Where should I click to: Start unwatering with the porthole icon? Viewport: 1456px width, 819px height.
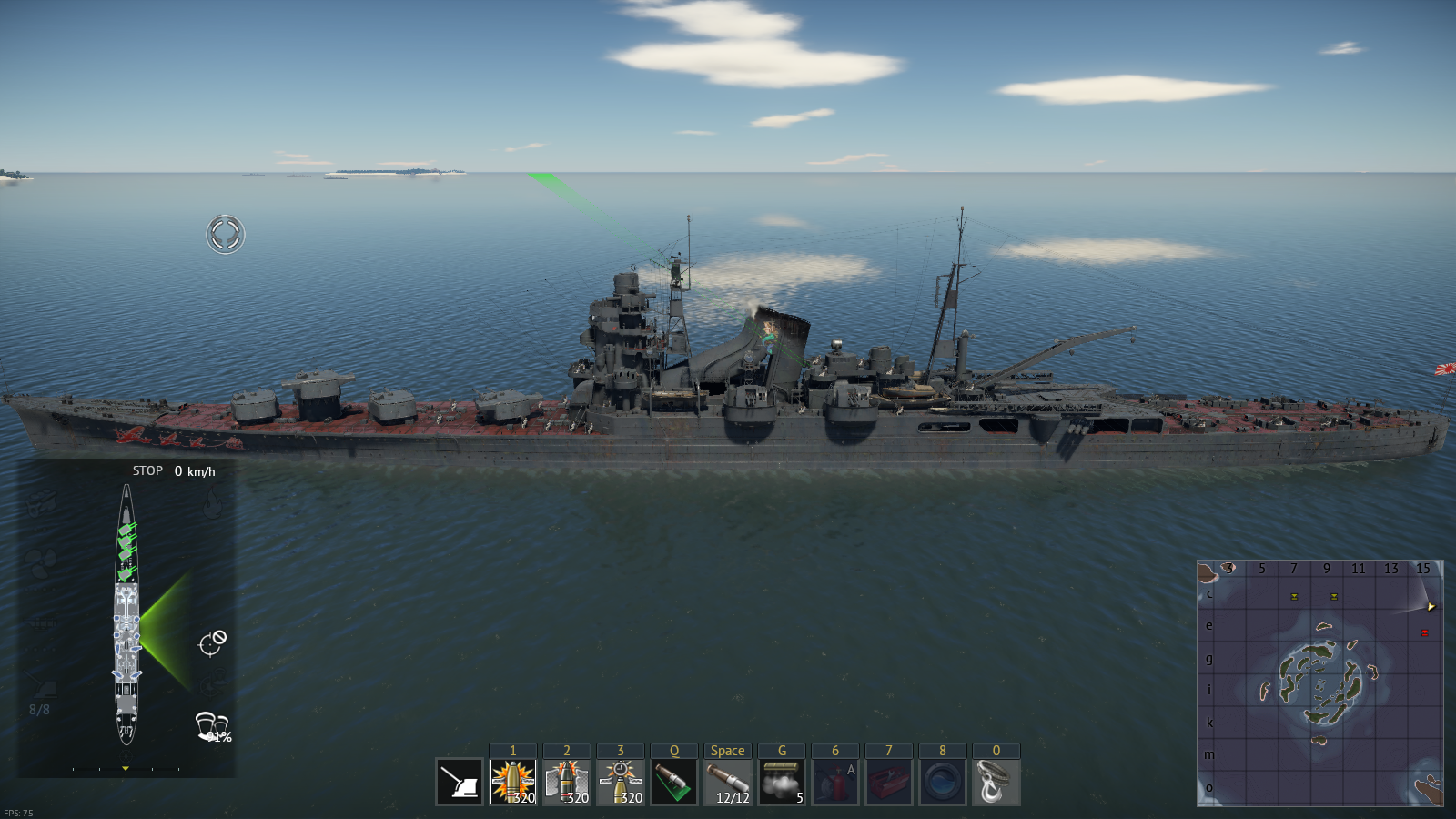click(x=943, y=782)
